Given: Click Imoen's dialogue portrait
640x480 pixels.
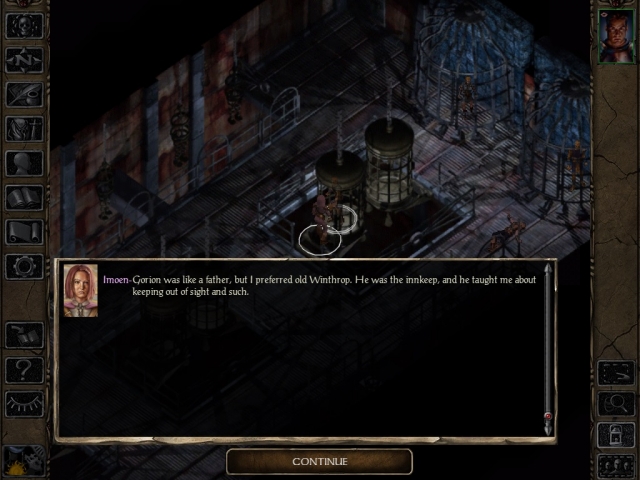Looking at the screenshot, I should click(x=80, y=290).
